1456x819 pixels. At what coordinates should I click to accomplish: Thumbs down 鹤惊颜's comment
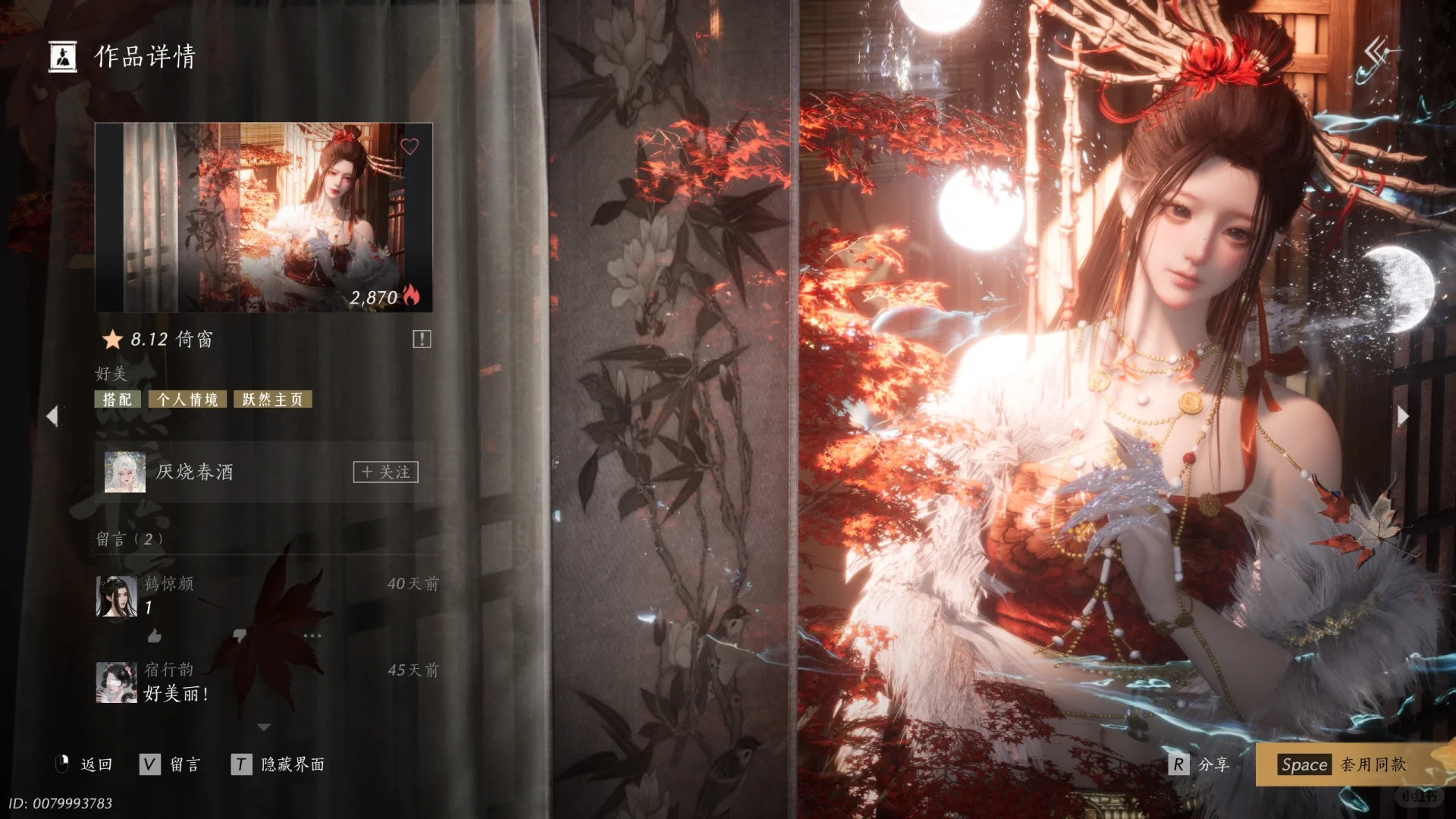coord(240,635)
